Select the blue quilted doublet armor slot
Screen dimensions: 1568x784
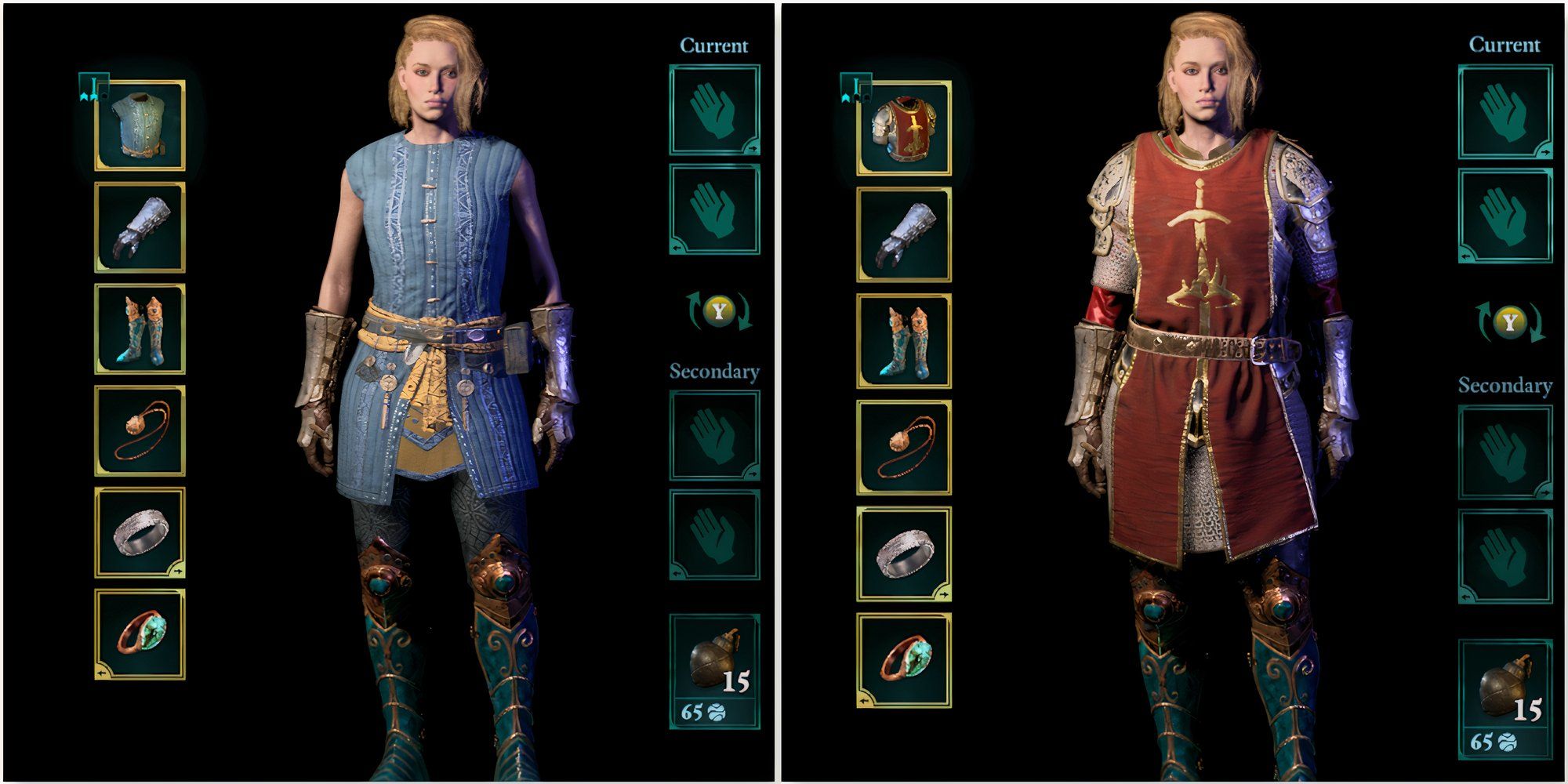pyautogui.click(x=140, y=124)
